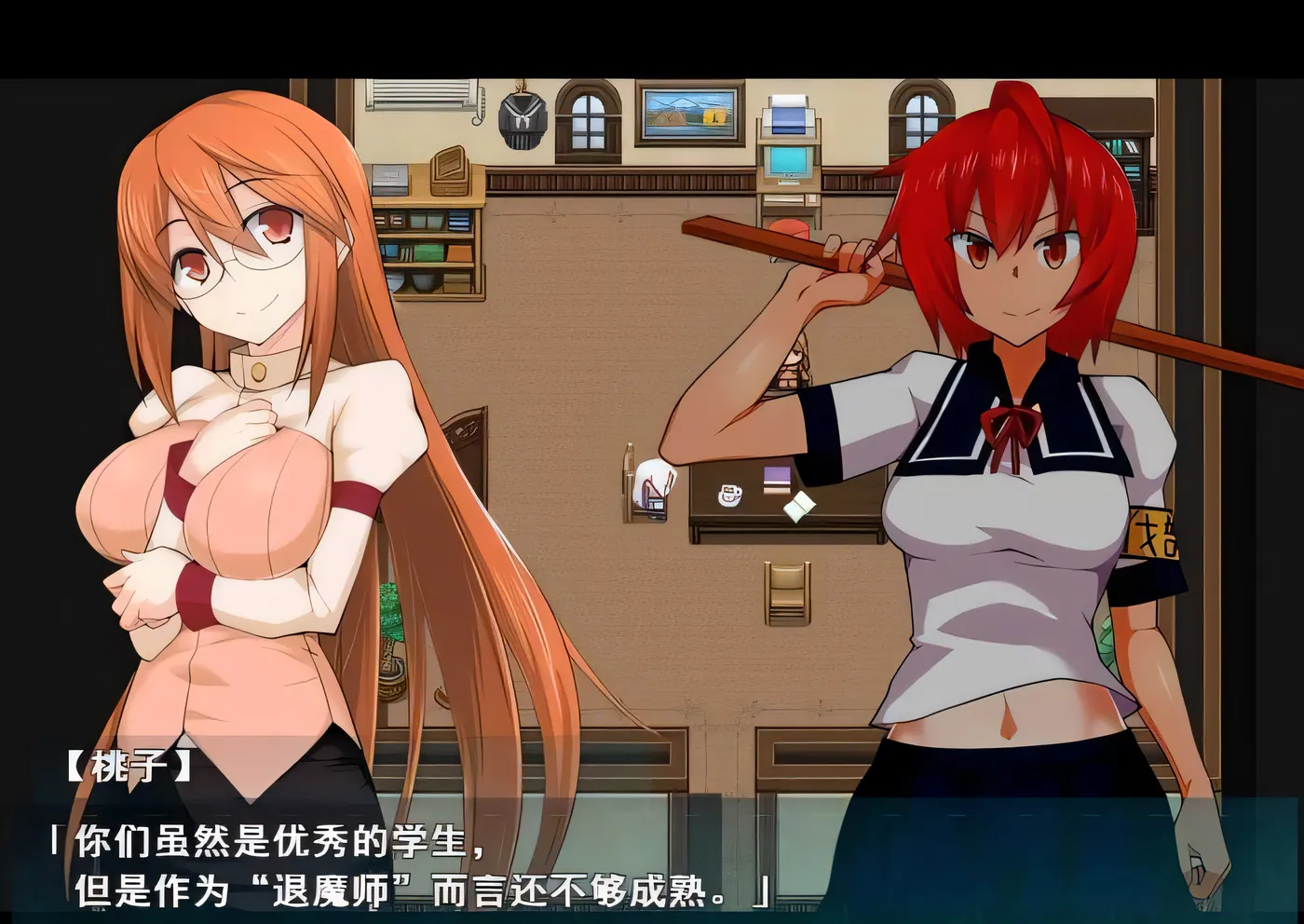This screenshot has height=924, width=1304.
Task: Click the printer on the upper right shelf
Action: point(787,116)
